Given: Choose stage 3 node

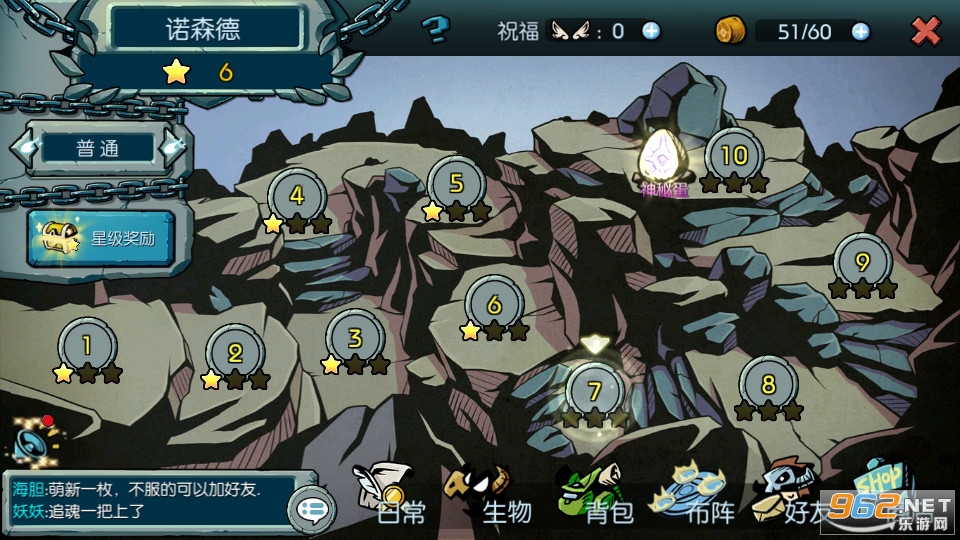Looking at the screenshot, I should click(355, 337).
